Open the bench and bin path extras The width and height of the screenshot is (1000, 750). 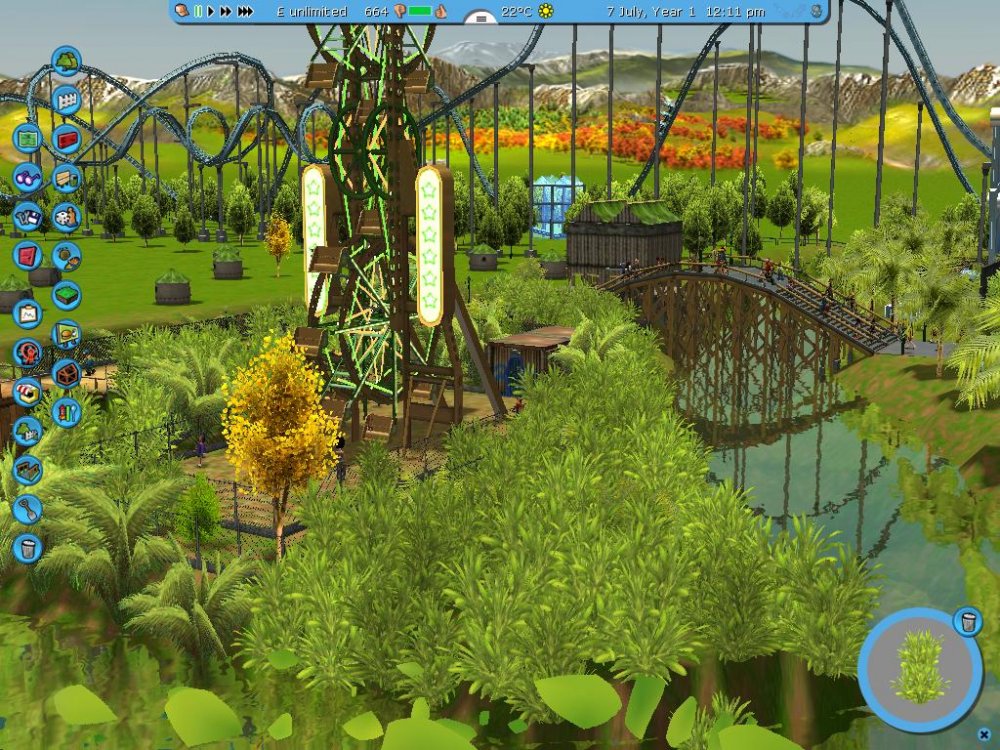pyautogui.click(x=66, y=177)
